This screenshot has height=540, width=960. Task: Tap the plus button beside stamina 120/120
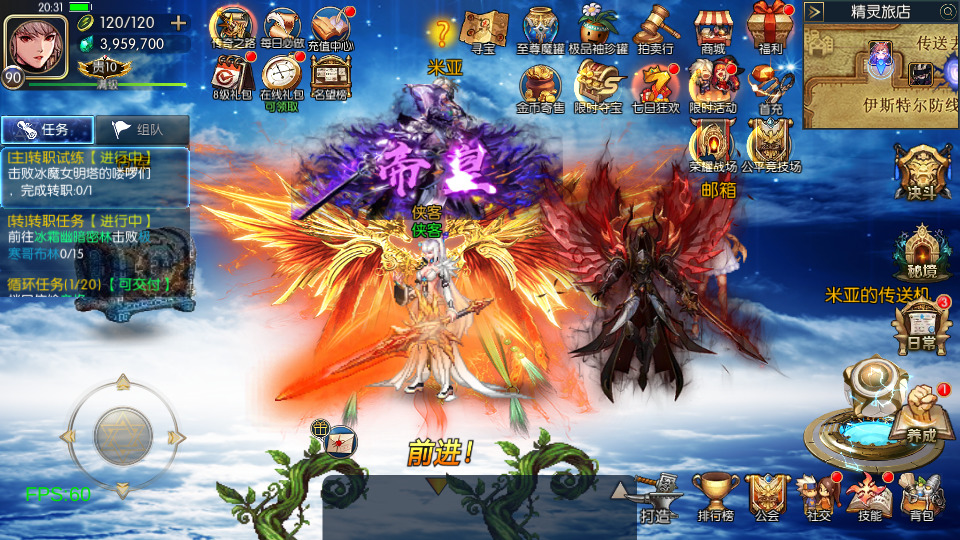179,23
